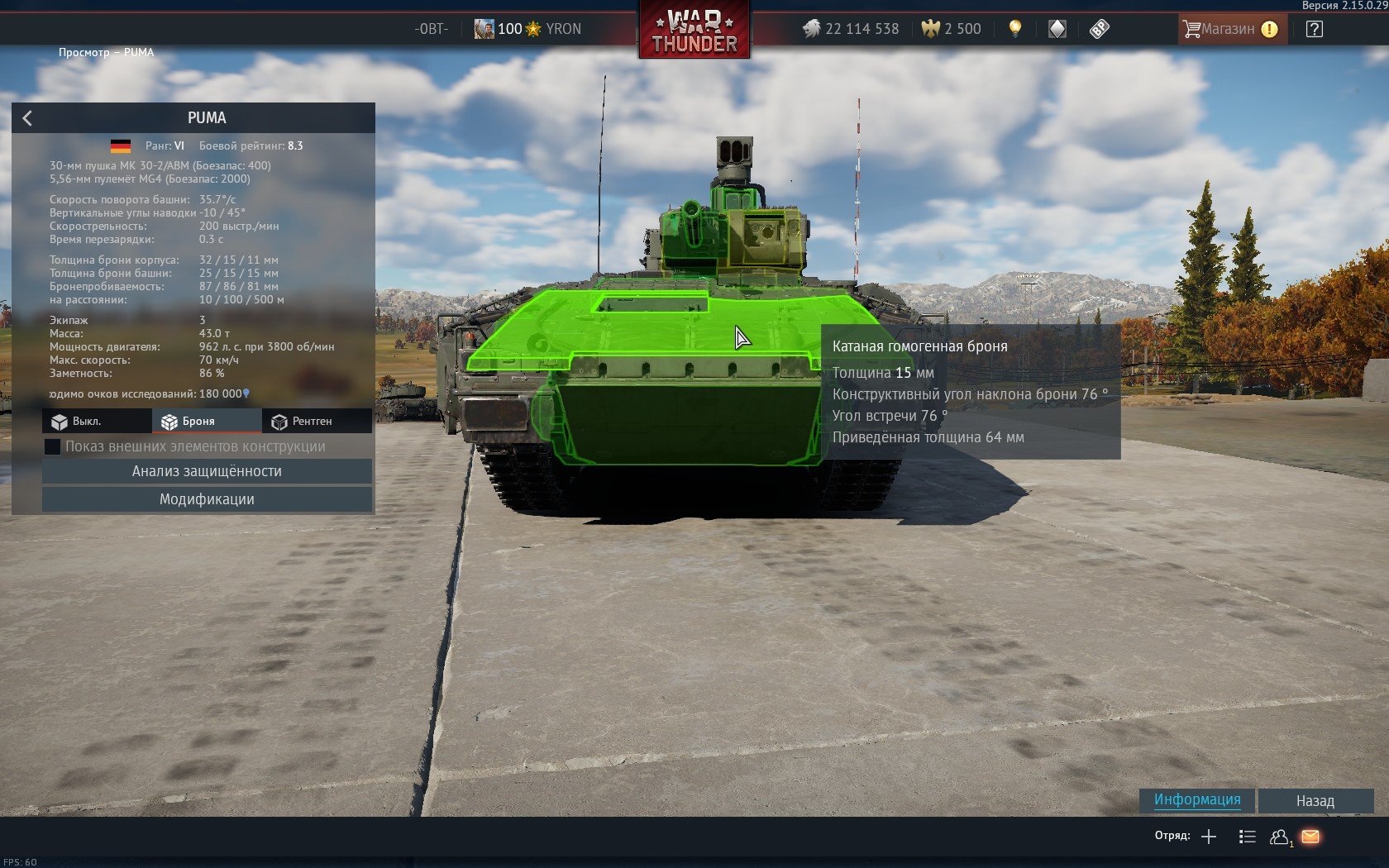The image size is (1389, 868).
Task: Toggle Показ внешних элементов конструкции checkbox
Action: coord(52,446)
